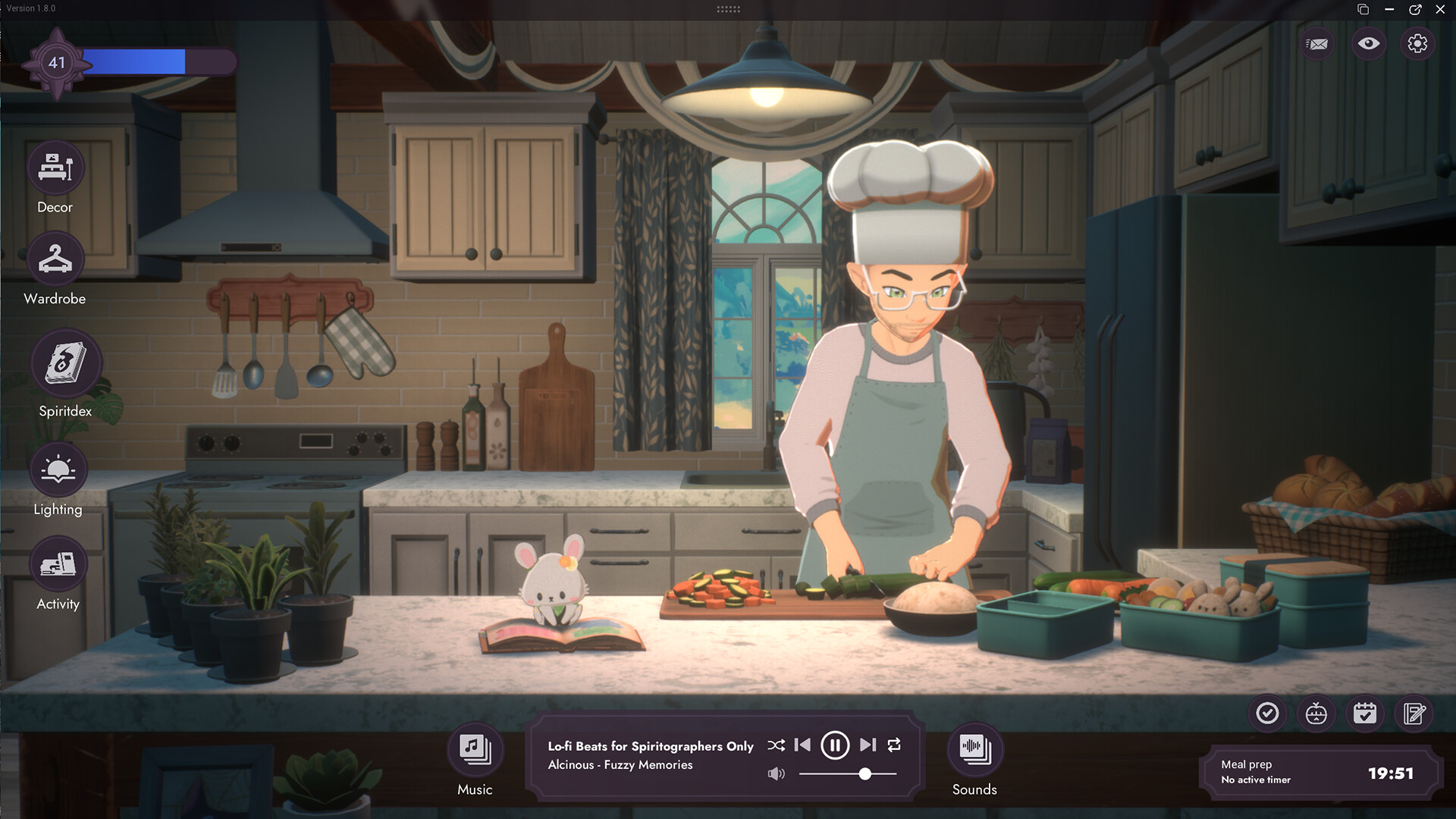Screen dimensions: 1456x819
Task: Open the to-do checklist icon
Action: [x=1267, y=714]
